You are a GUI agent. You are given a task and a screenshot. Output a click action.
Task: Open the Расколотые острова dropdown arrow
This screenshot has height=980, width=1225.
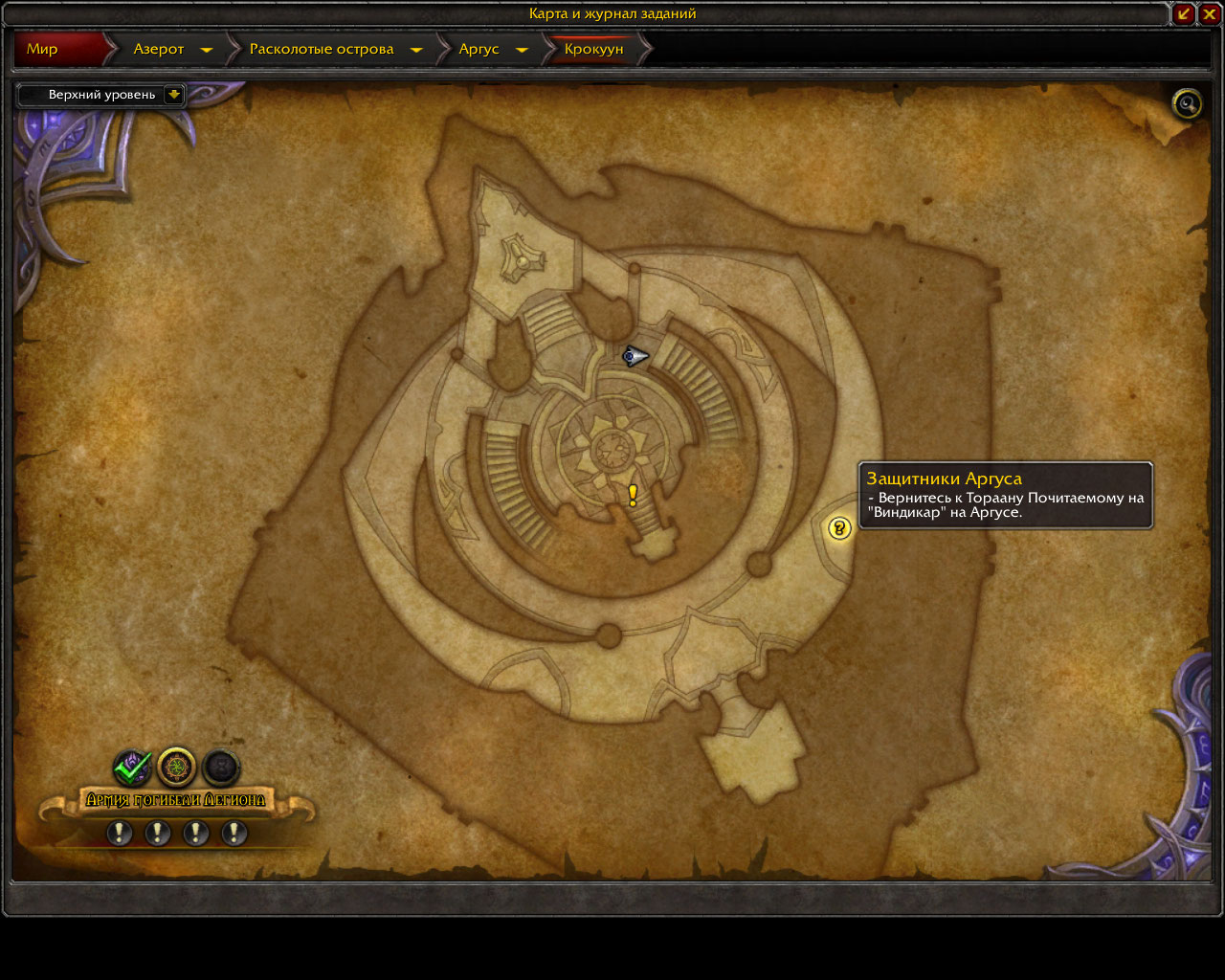pos(416,50)
